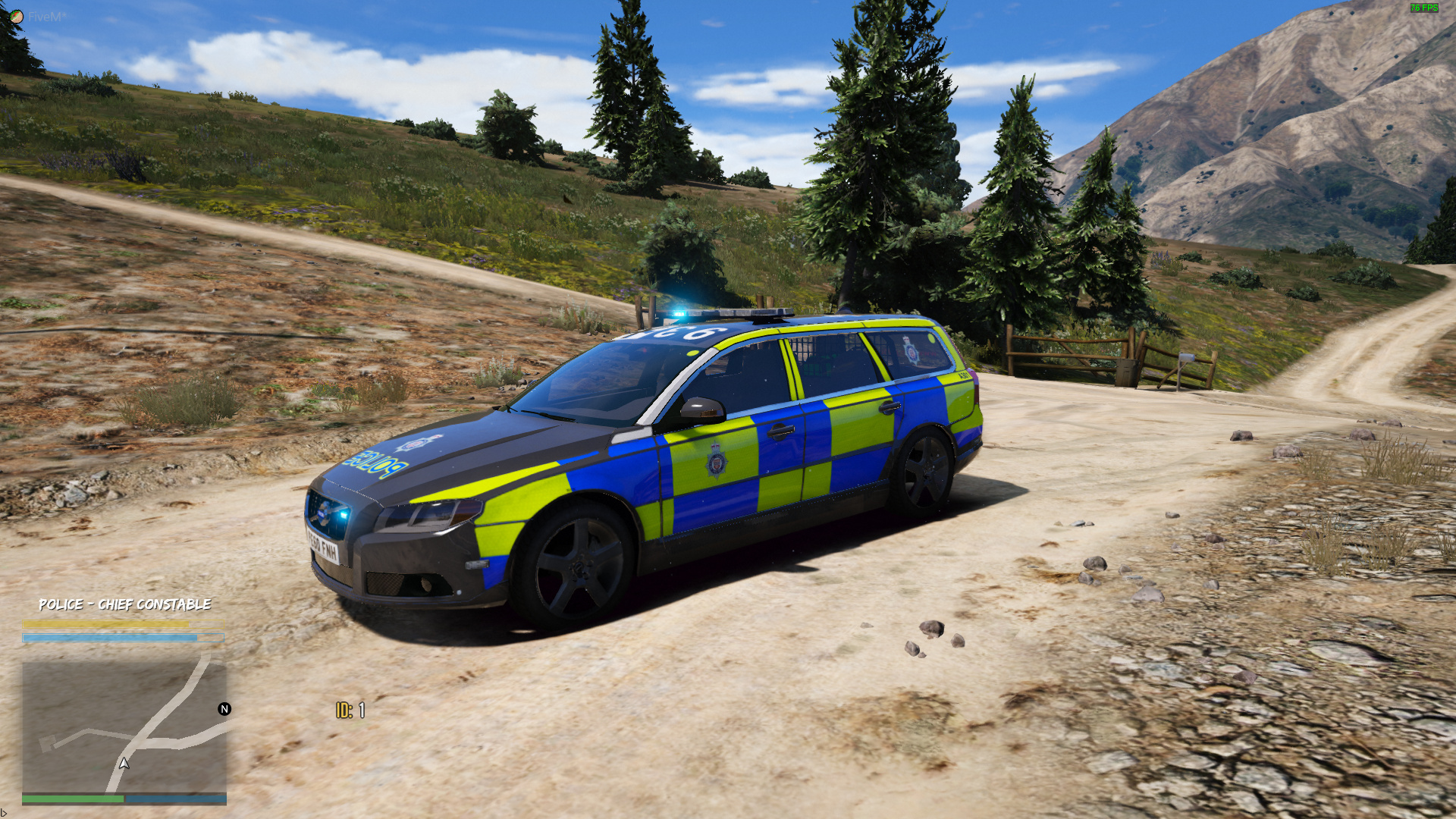Select the police badge crest on car door
The width and height of the screenshot is (1456, 819).
tap(717, 461)
